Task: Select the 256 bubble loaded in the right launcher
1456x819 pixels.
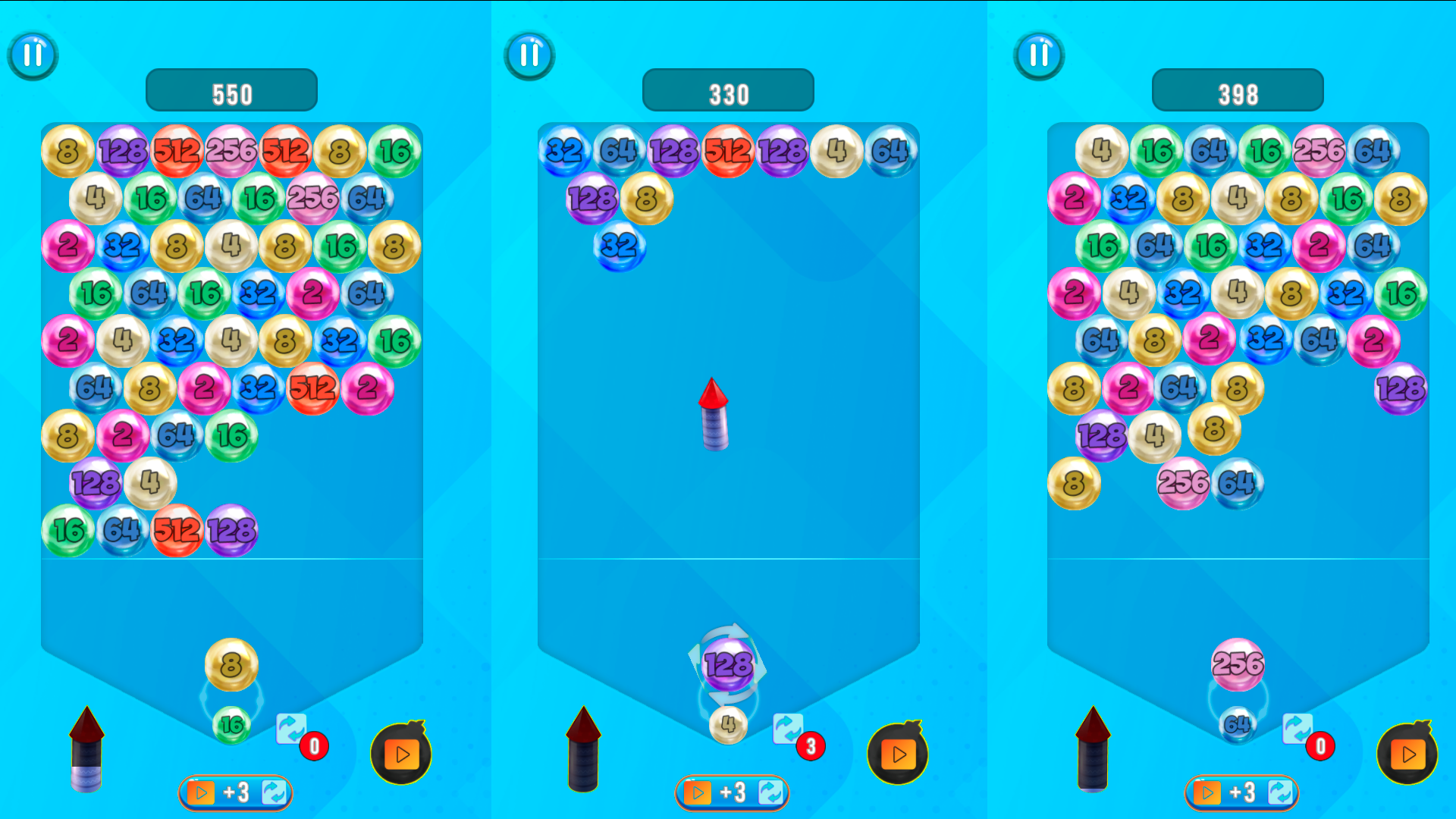Action: click(1238, 664)
